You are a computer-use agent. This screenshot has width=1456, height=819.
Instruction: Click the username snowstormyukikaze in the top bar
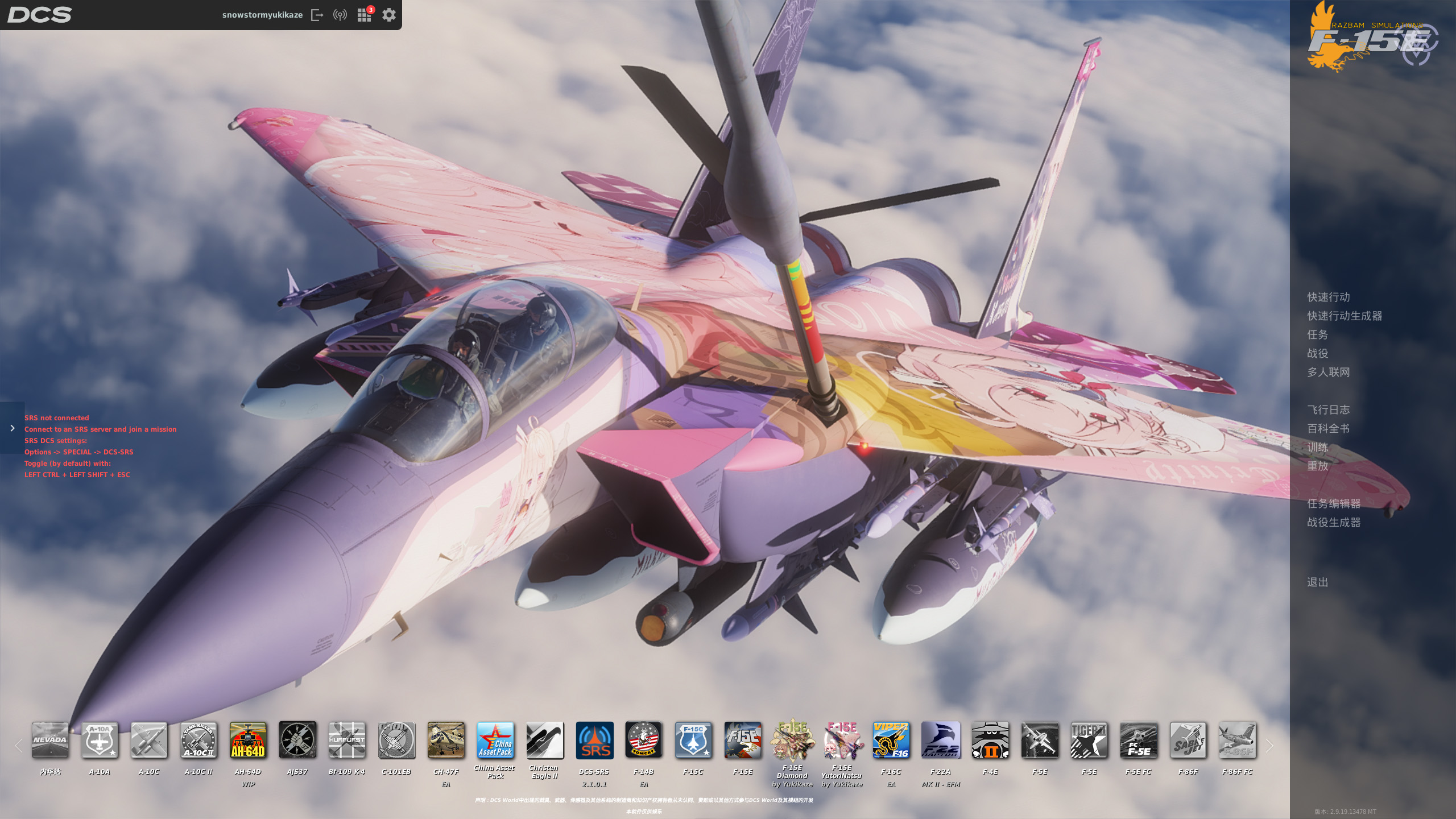[262, 15]
